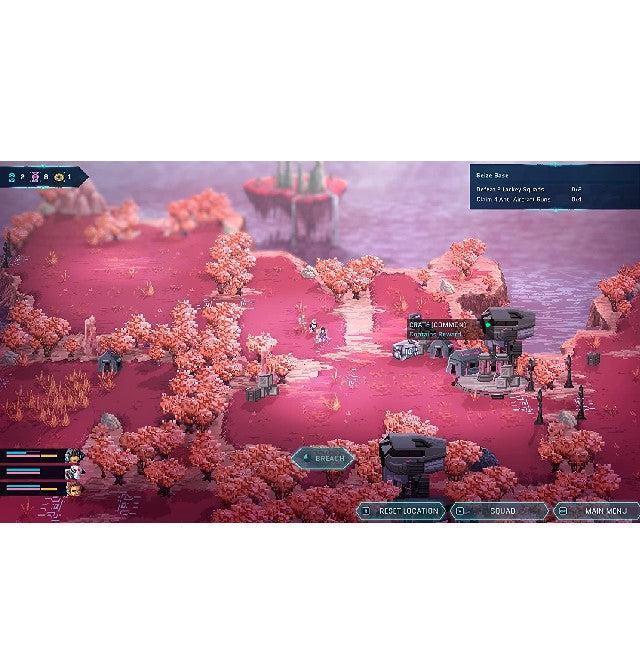Select the Reset Location button
The height and width of the screenshot is (656, 640).
coord(402,511)
